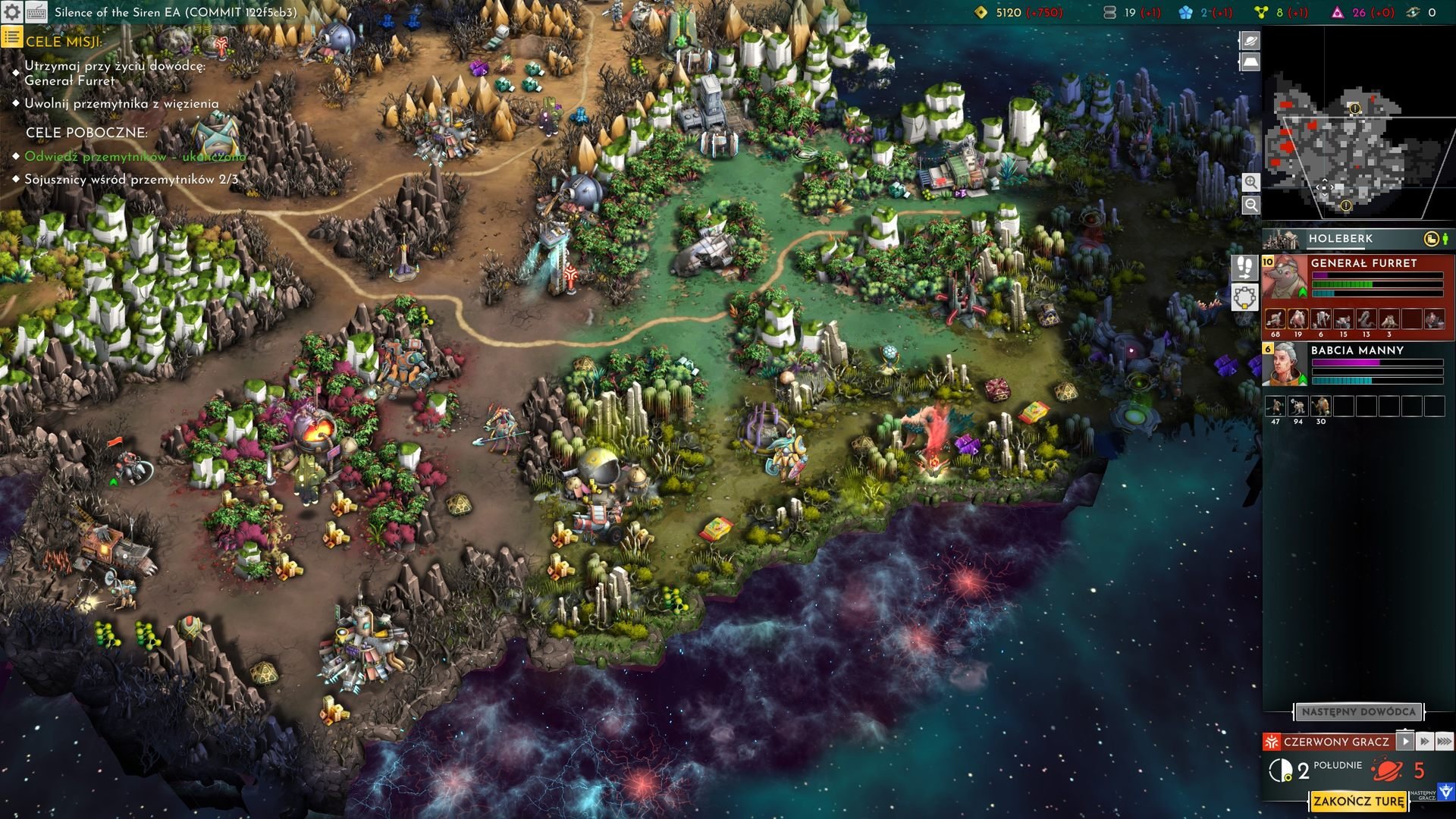Screen dimensions: 1456x819
Task: Set fastest speed with quadruple arrow
Action: [x=1445, y=741]
